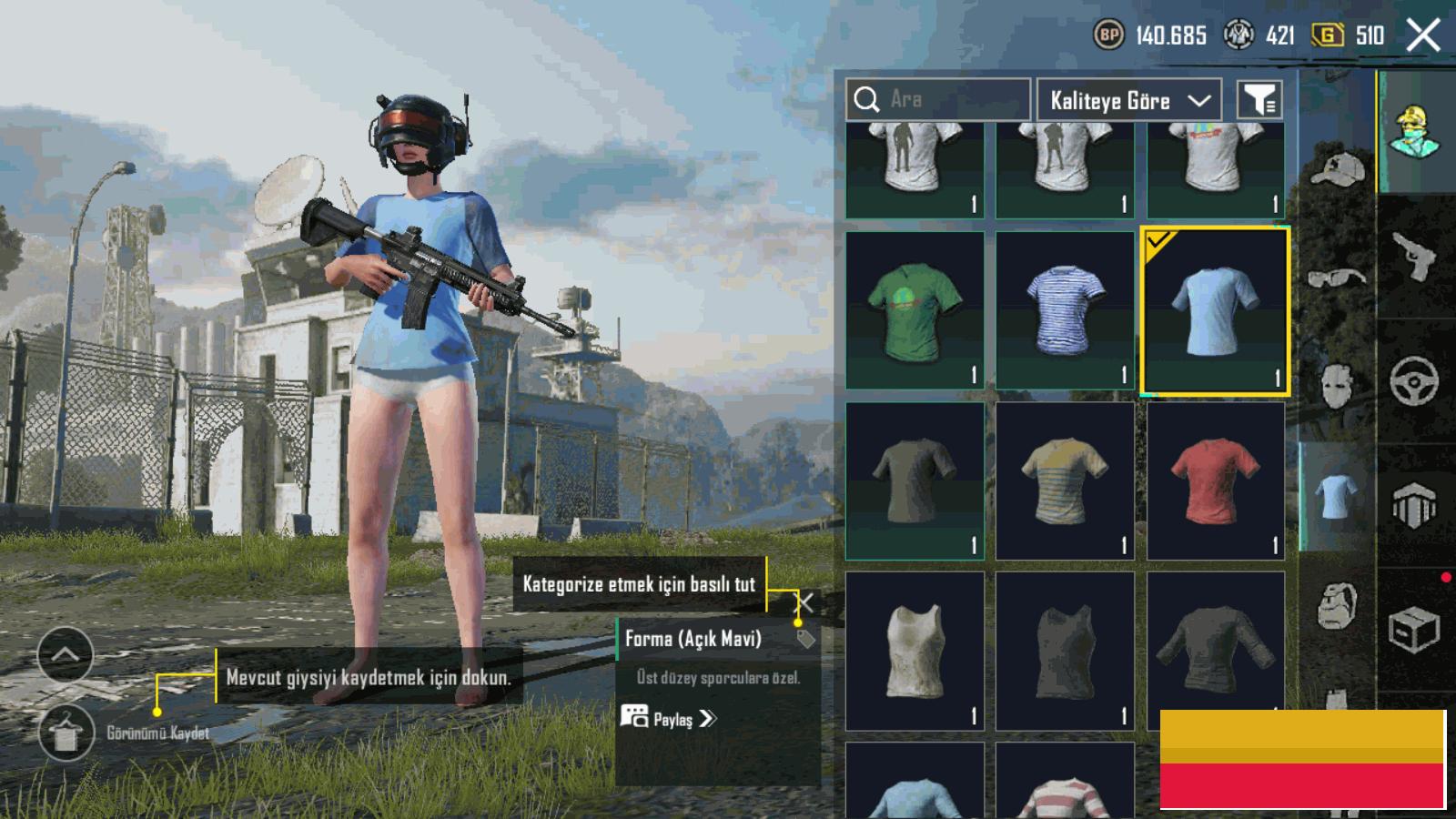Dismiss the Forma item tooltip
The height and width of the screenshot is (819, 1456).
click(805, 602)
